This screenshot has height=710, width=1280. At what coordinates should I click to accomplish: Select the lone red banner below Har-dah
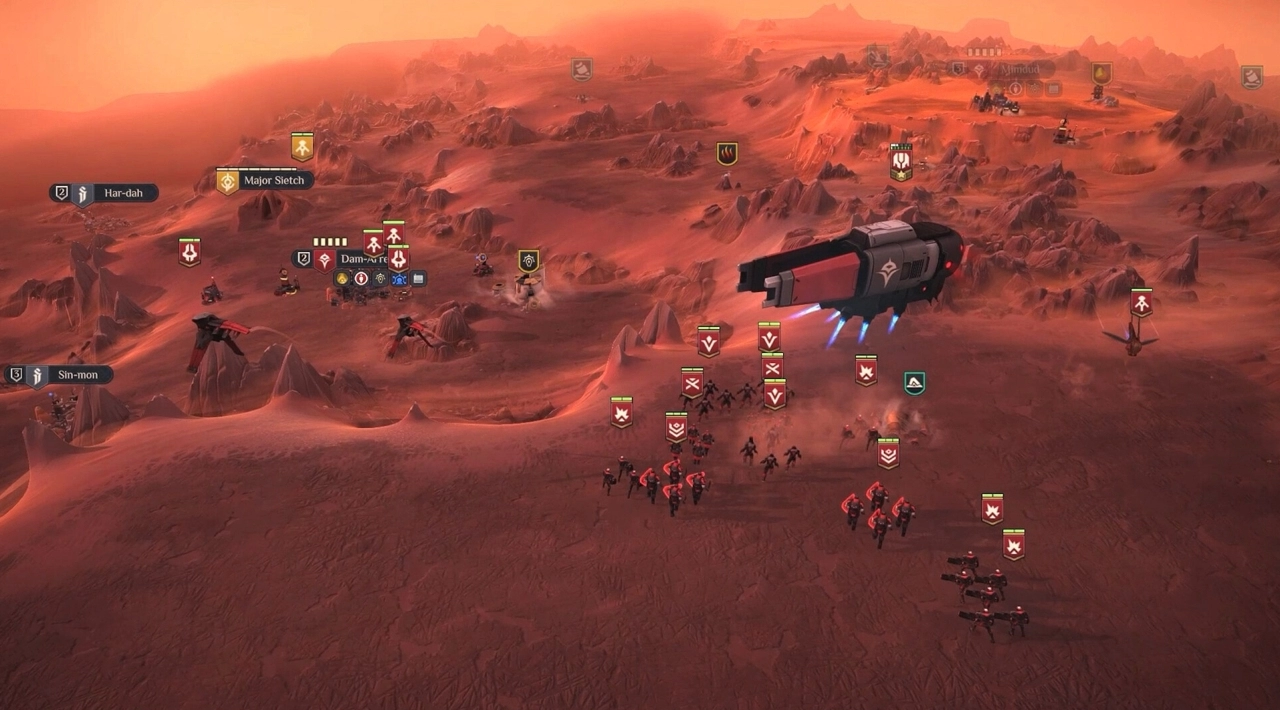pyautogui.click(x=189, y=252)
